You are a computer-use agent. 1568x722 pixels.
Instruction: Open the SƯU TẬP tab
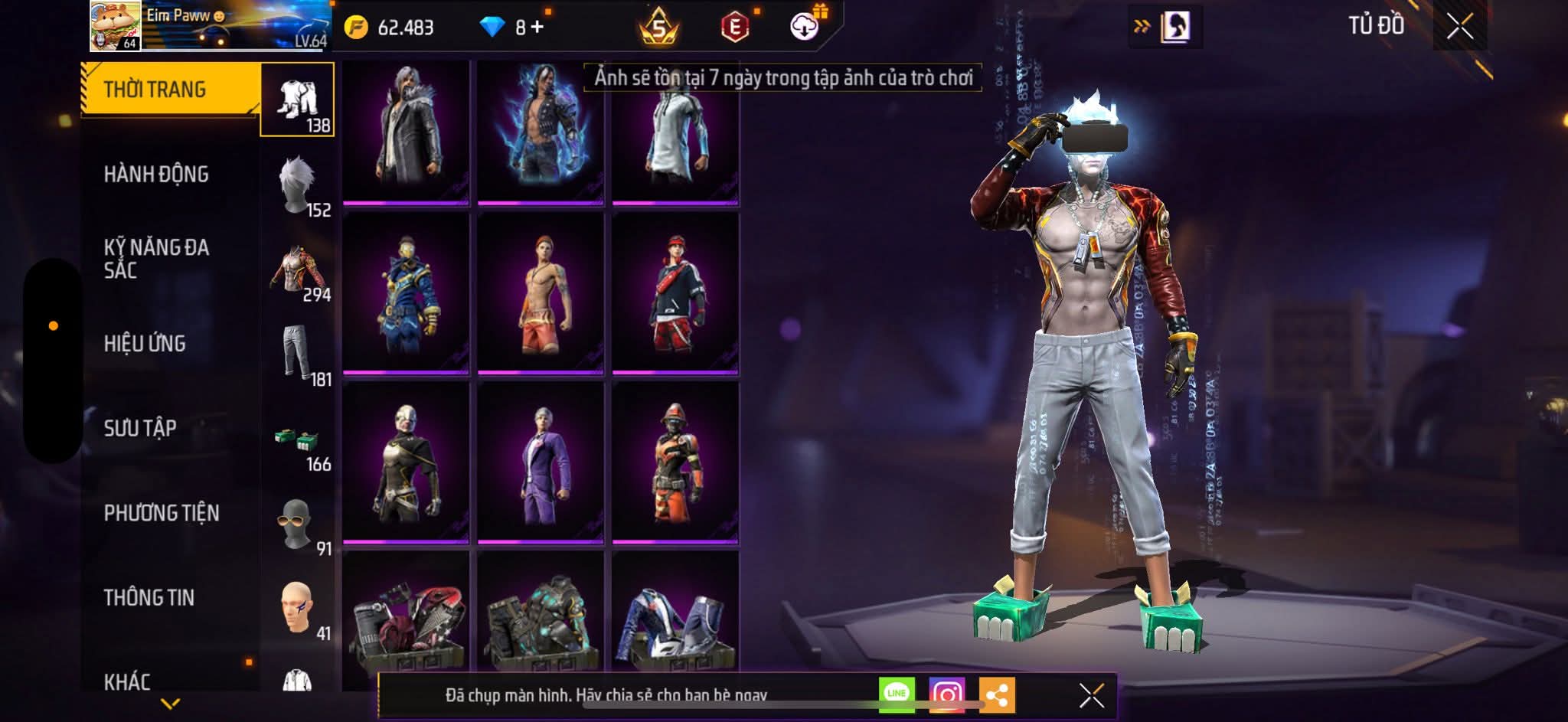(x=140, y=428)
